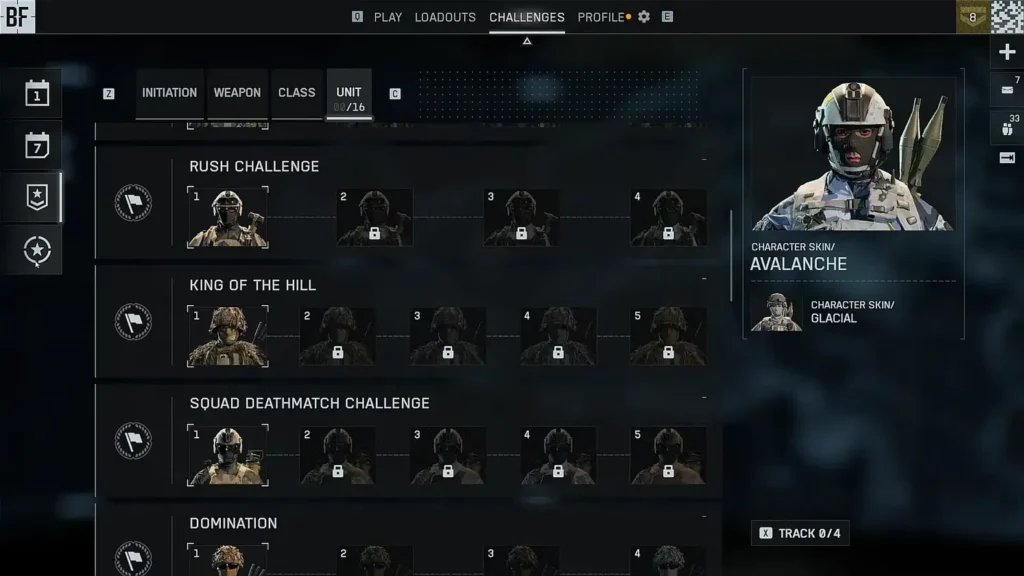Go to the Loadouts menu
The width and height of the screenshot is (1024, 576).
(x=445, y=17)
